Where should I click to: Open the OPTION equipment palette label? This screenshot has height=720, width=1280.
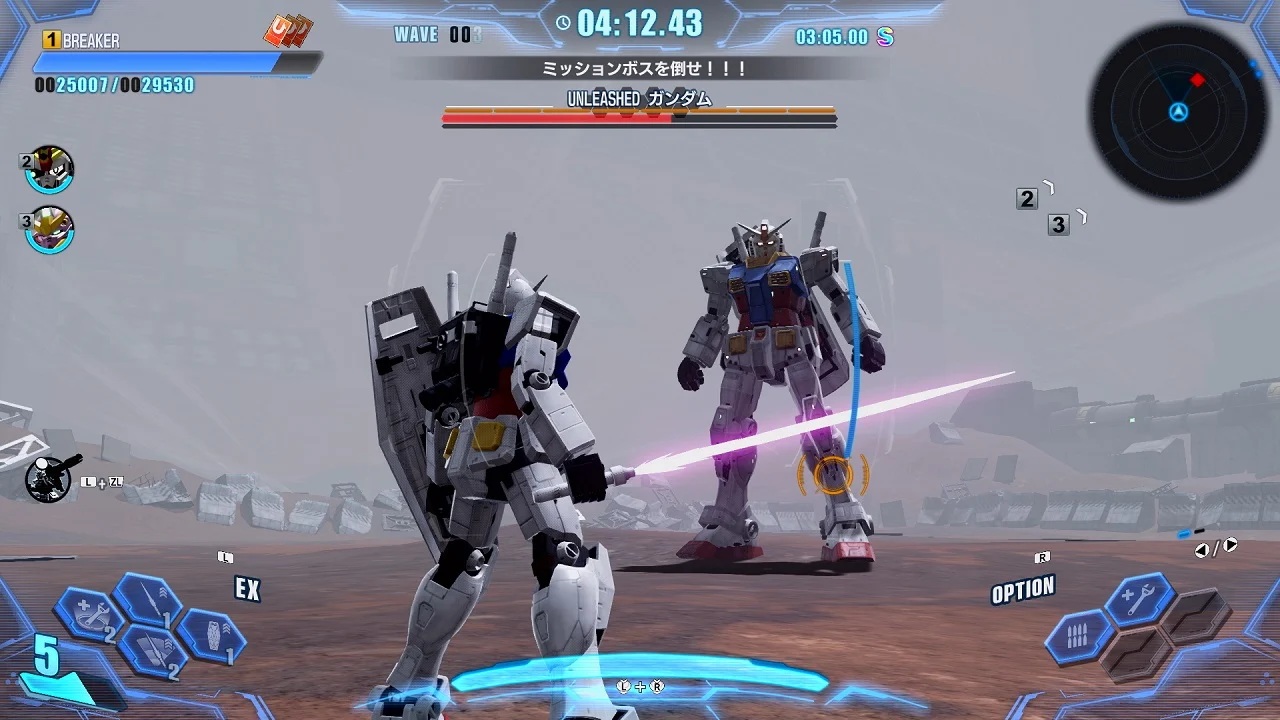tap(1022, 590)
